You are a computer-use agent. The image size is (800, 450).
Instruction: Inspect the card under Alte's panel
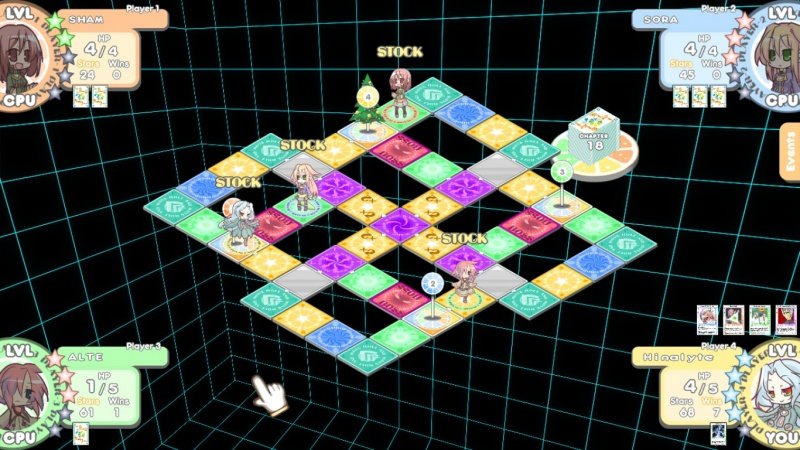81,433
